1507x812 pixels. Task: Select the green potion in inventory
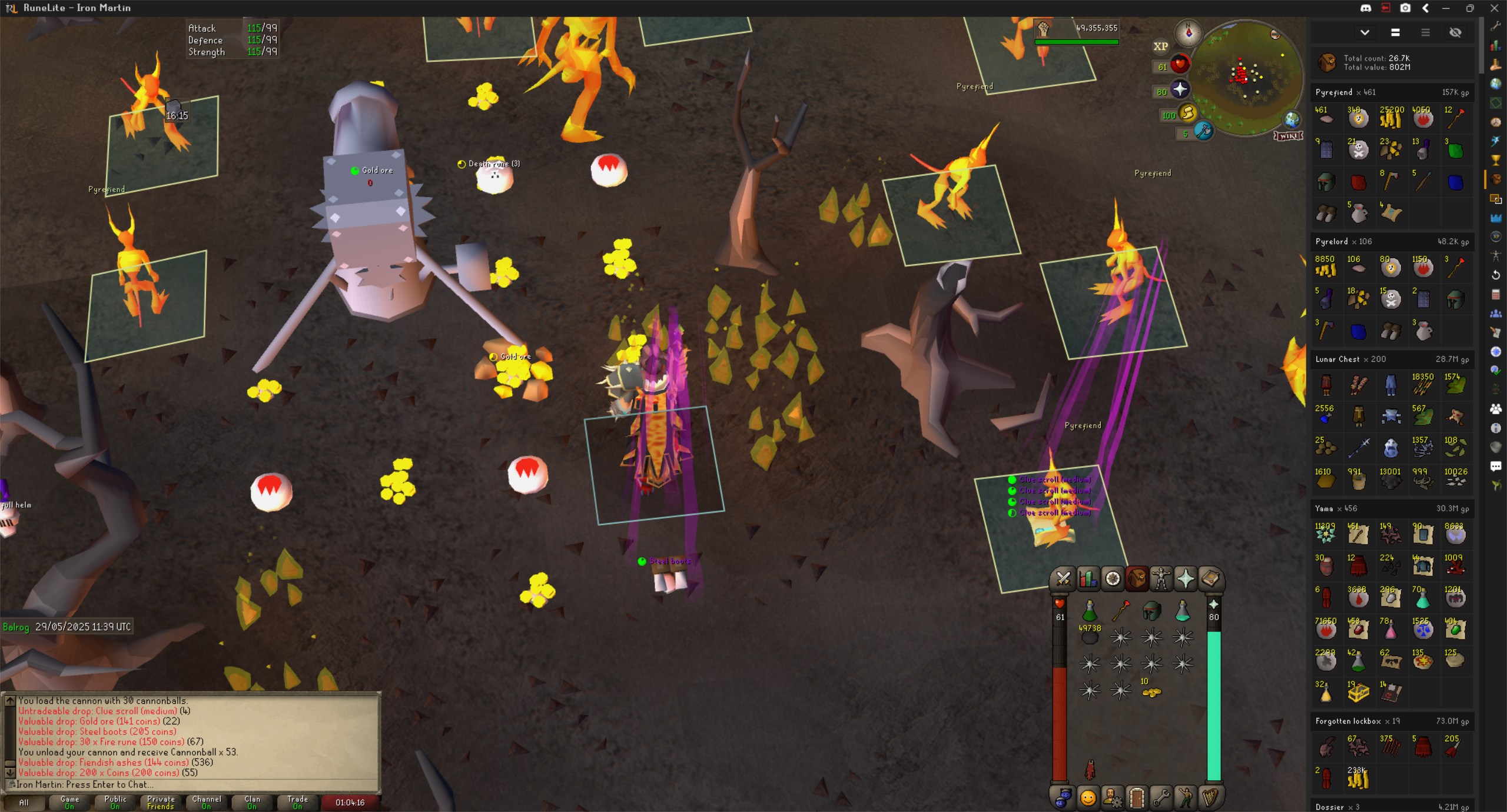pos(1090,611)
